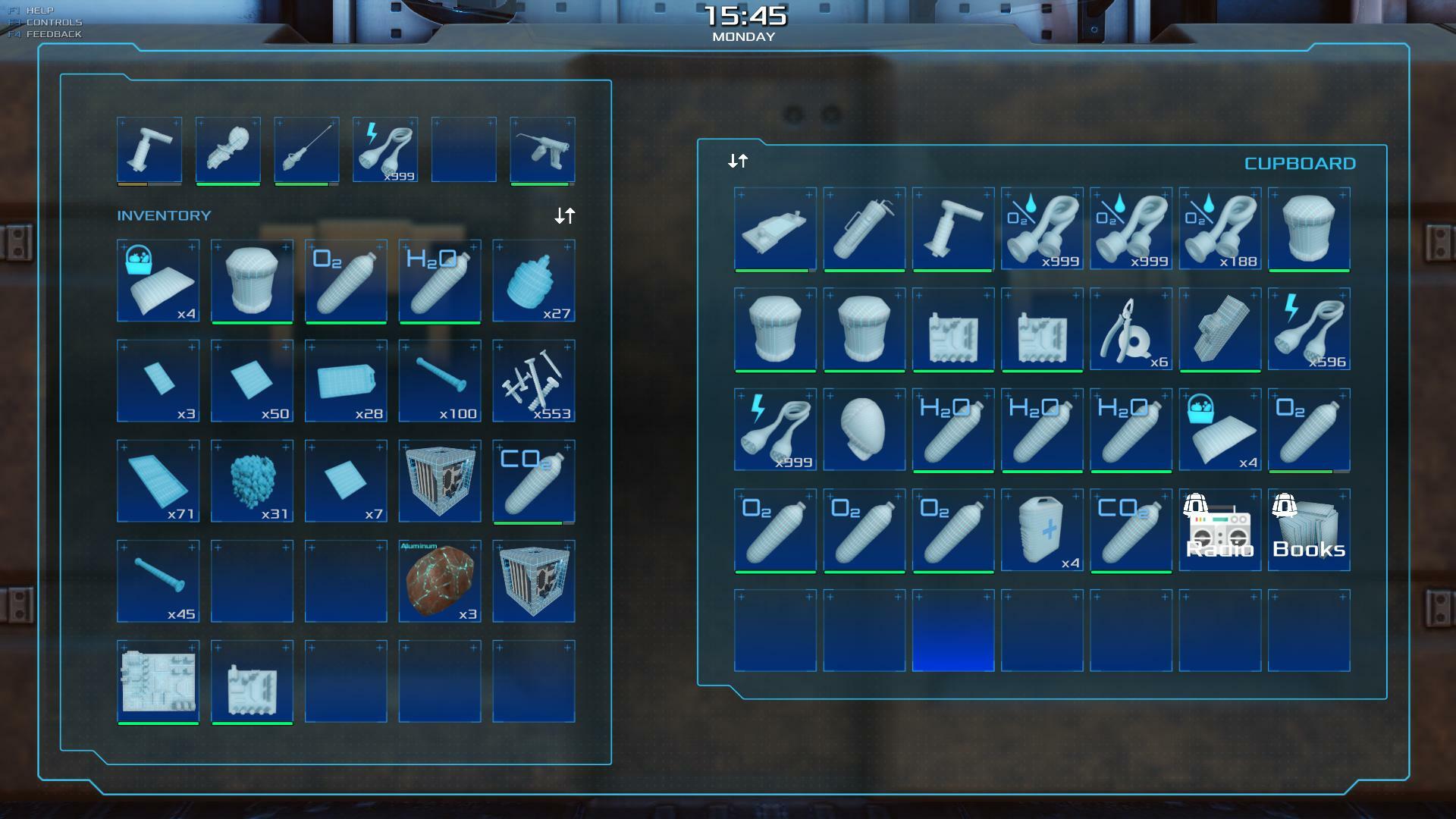Viewport: 1456px width, 819px height.
Task: Pick the screws stack of 553
Action: pos(534,381)
